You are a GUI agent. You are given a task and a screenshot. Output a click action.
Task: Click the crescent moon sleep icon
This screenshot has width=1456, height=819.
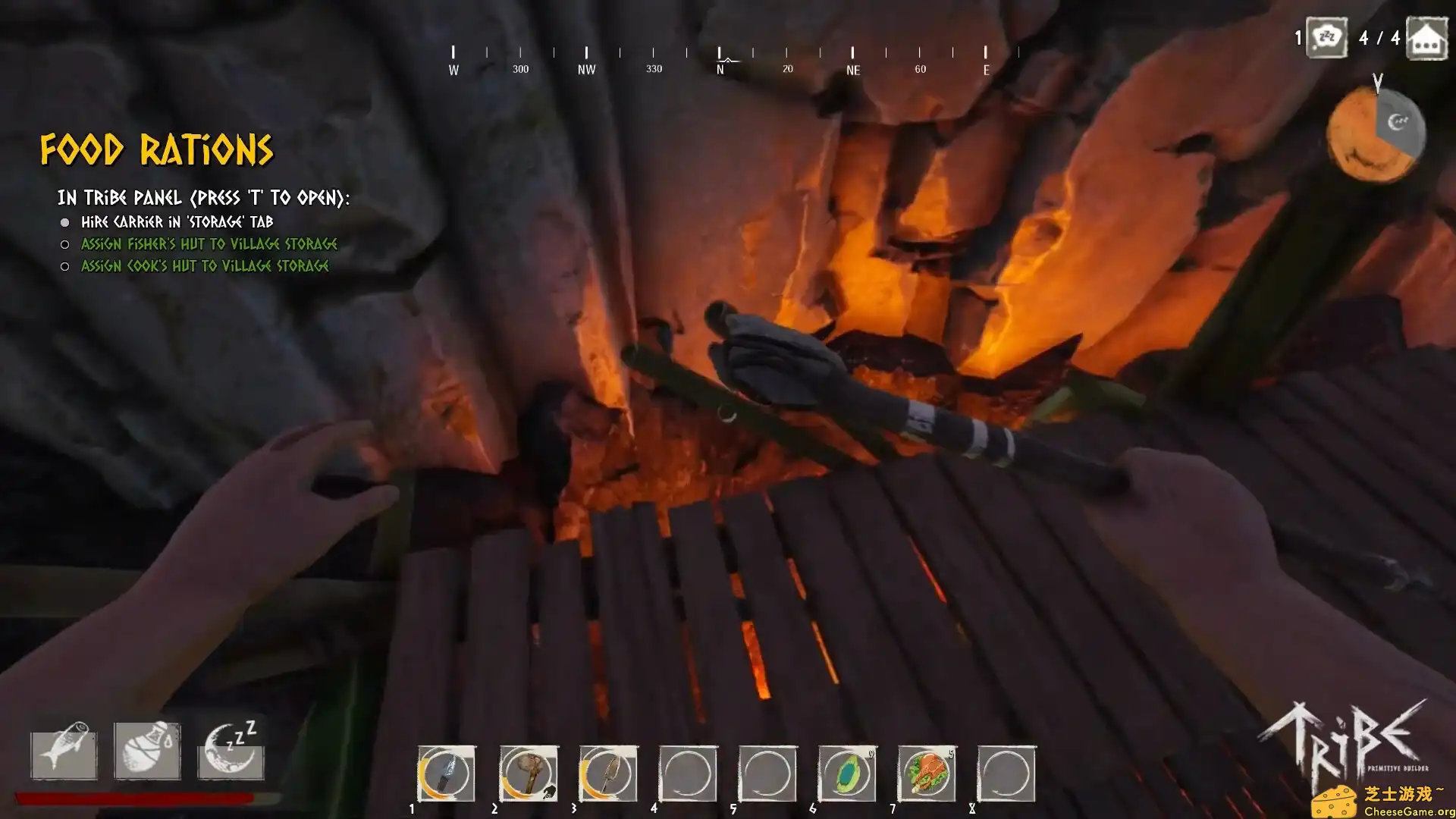click(231, 753)
